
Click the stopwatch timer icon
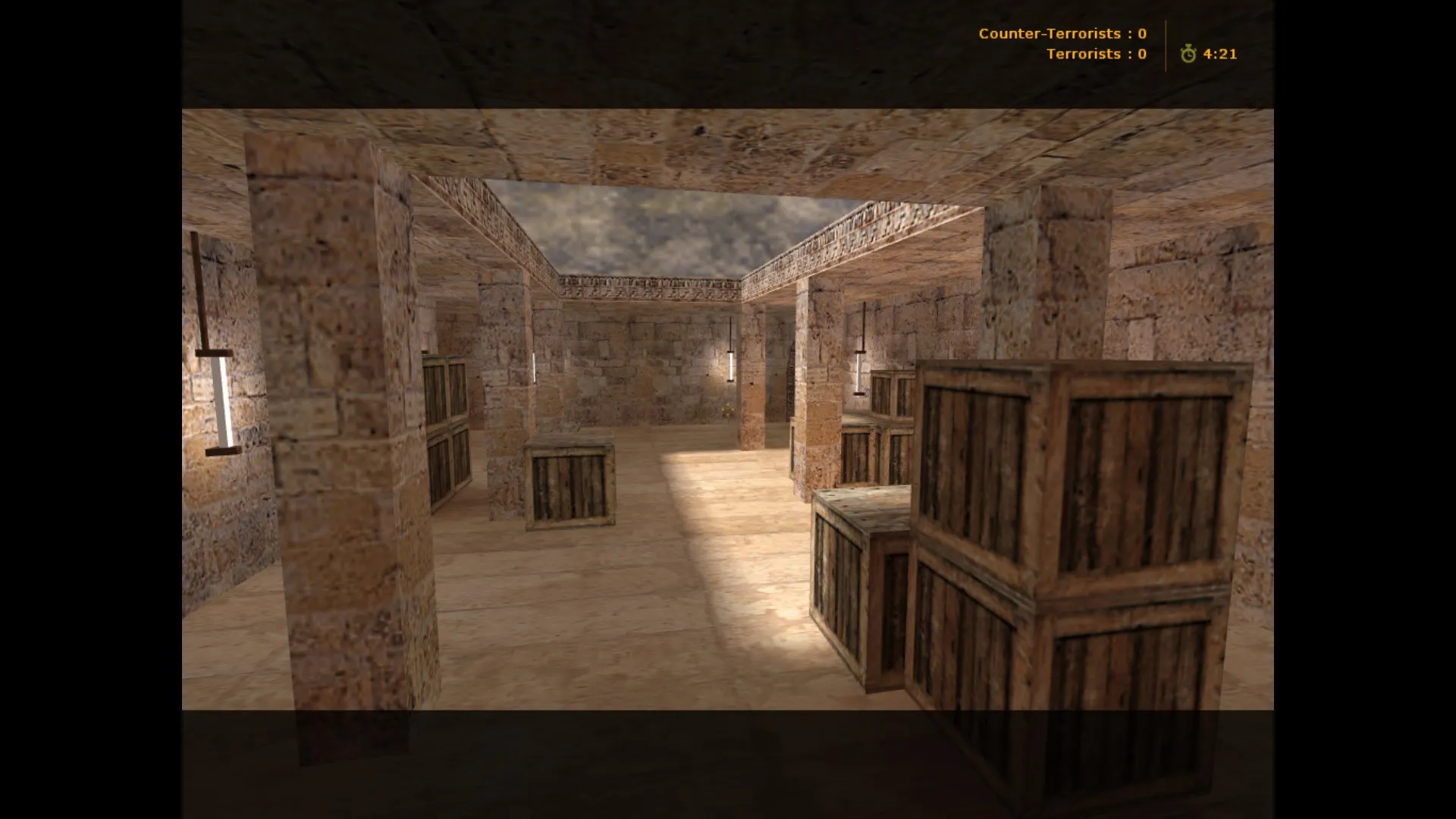(x=1188, y=54)
